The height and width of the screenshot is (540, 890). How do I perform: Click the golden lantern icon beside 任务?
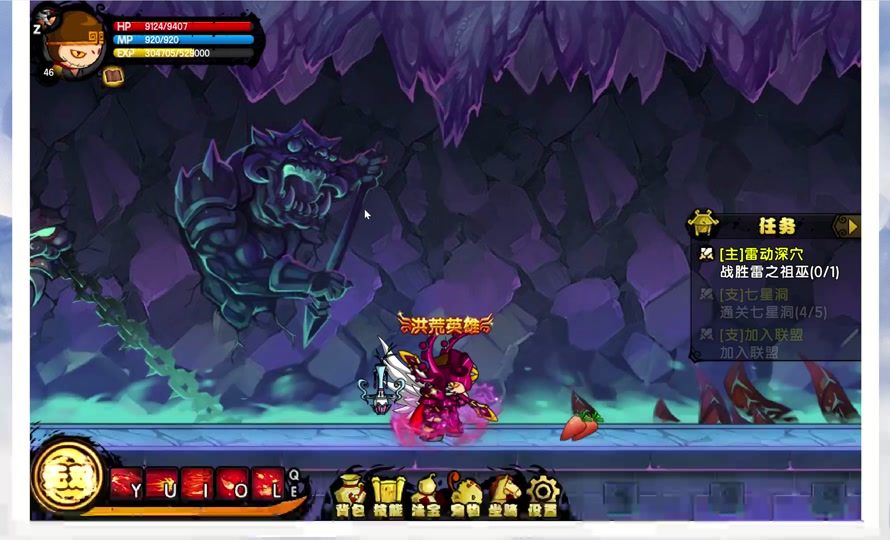tap(703, 224)
